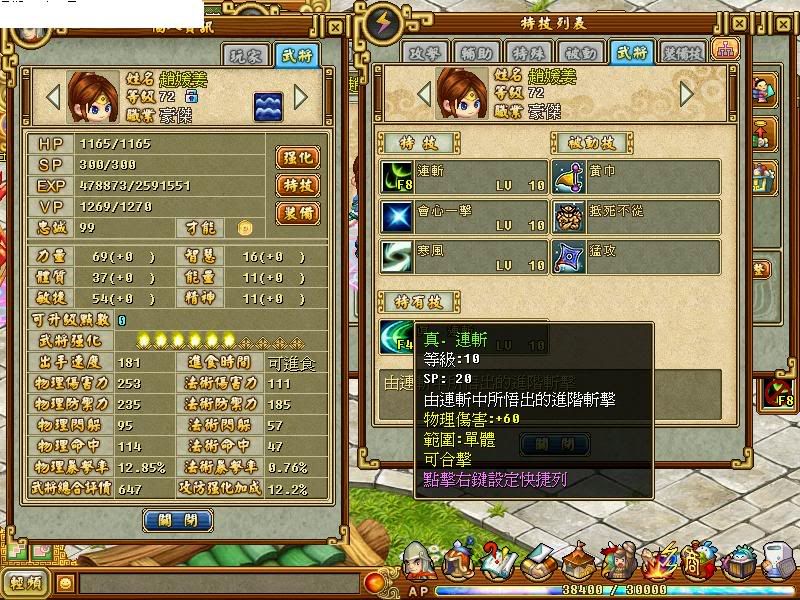Switch to the 輔助 skill tab
Viewport: 800px width, 600px height.
pyautogui.click(x=478, y=52)
